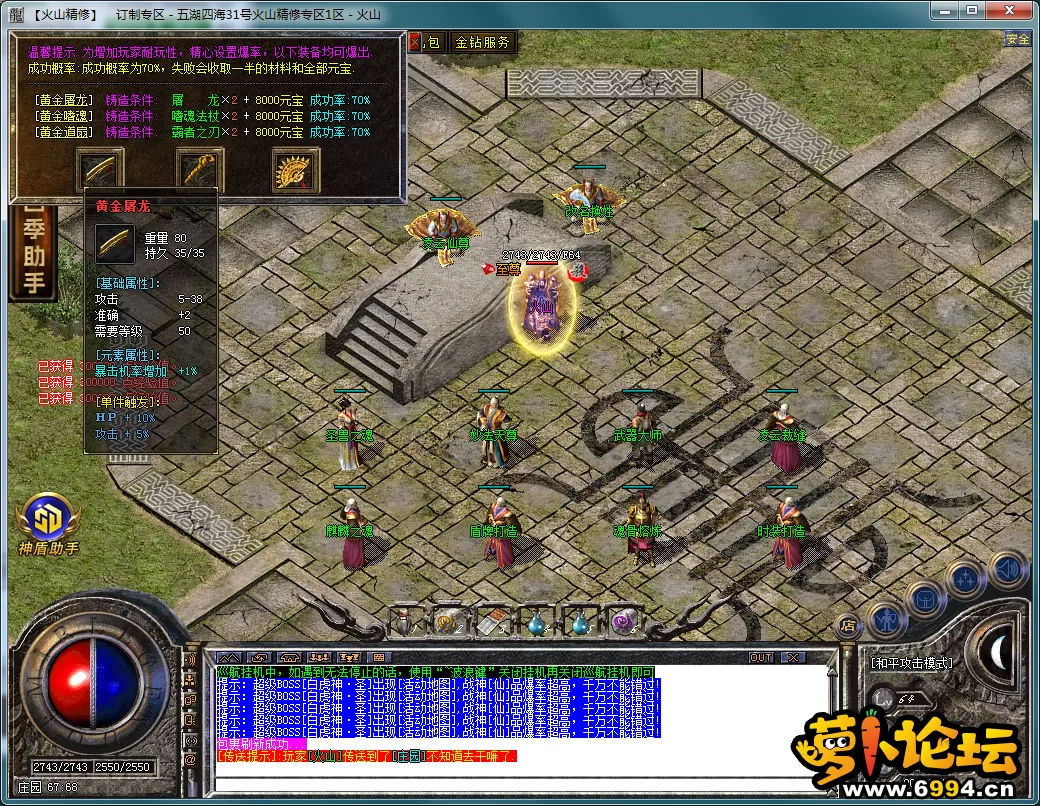
Task: Open the 店 shop button
Action: coord(847,627)
